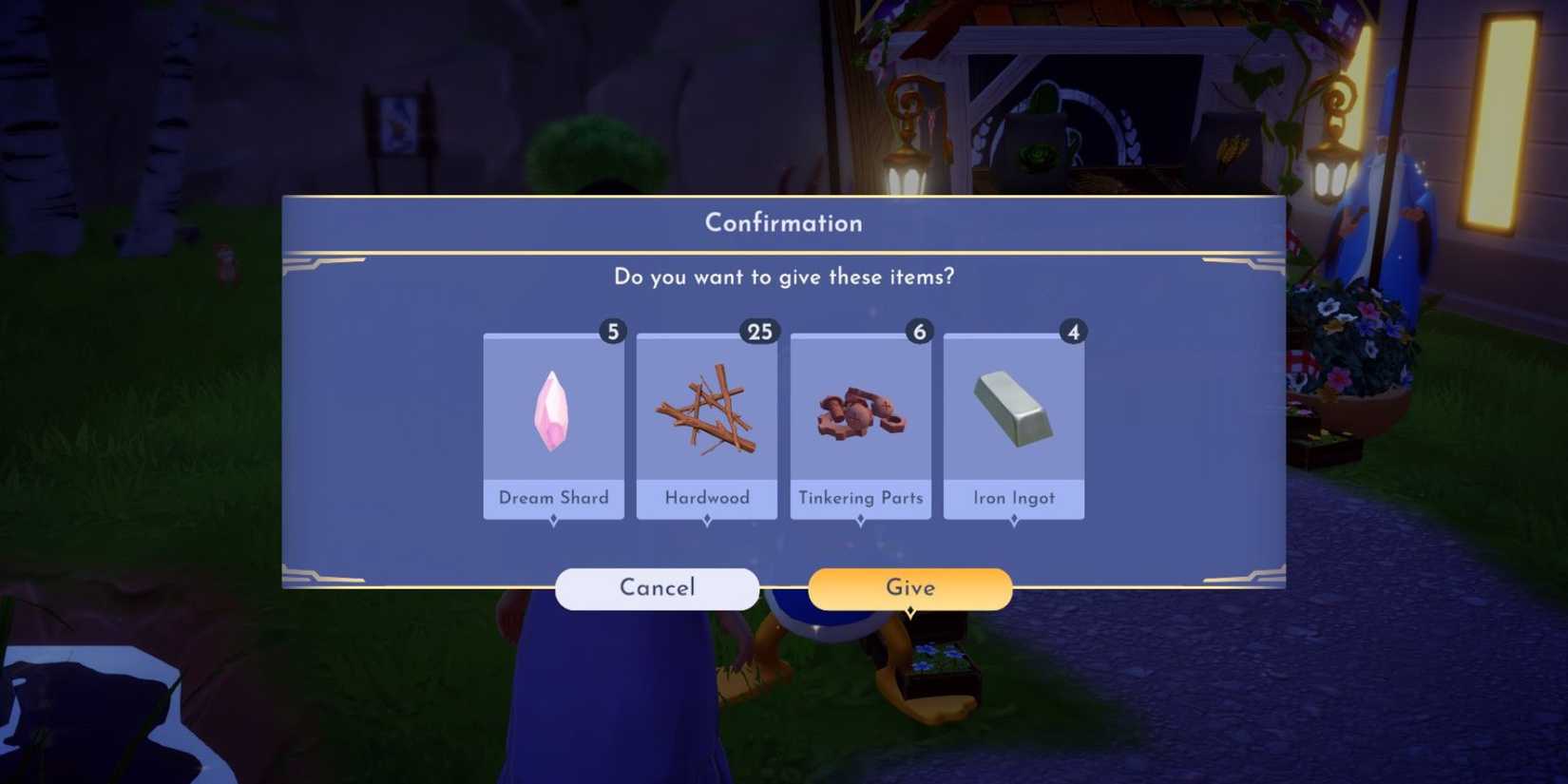Expand the marker under Hardwood
1568x784 pixels.
coord(707,518)
